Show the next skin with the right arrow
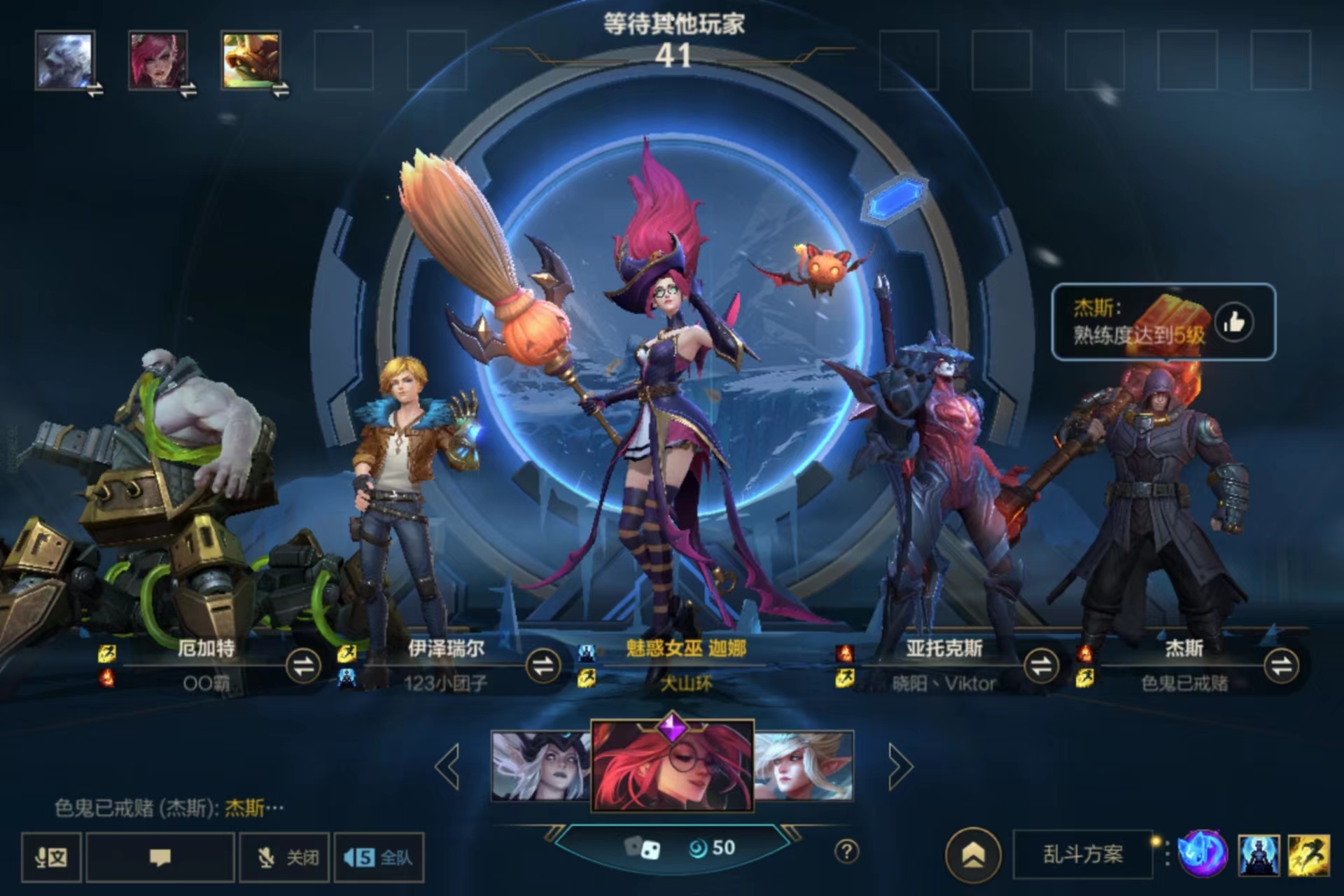Screen dimensions: 1344x896 (x=900, y=766)
